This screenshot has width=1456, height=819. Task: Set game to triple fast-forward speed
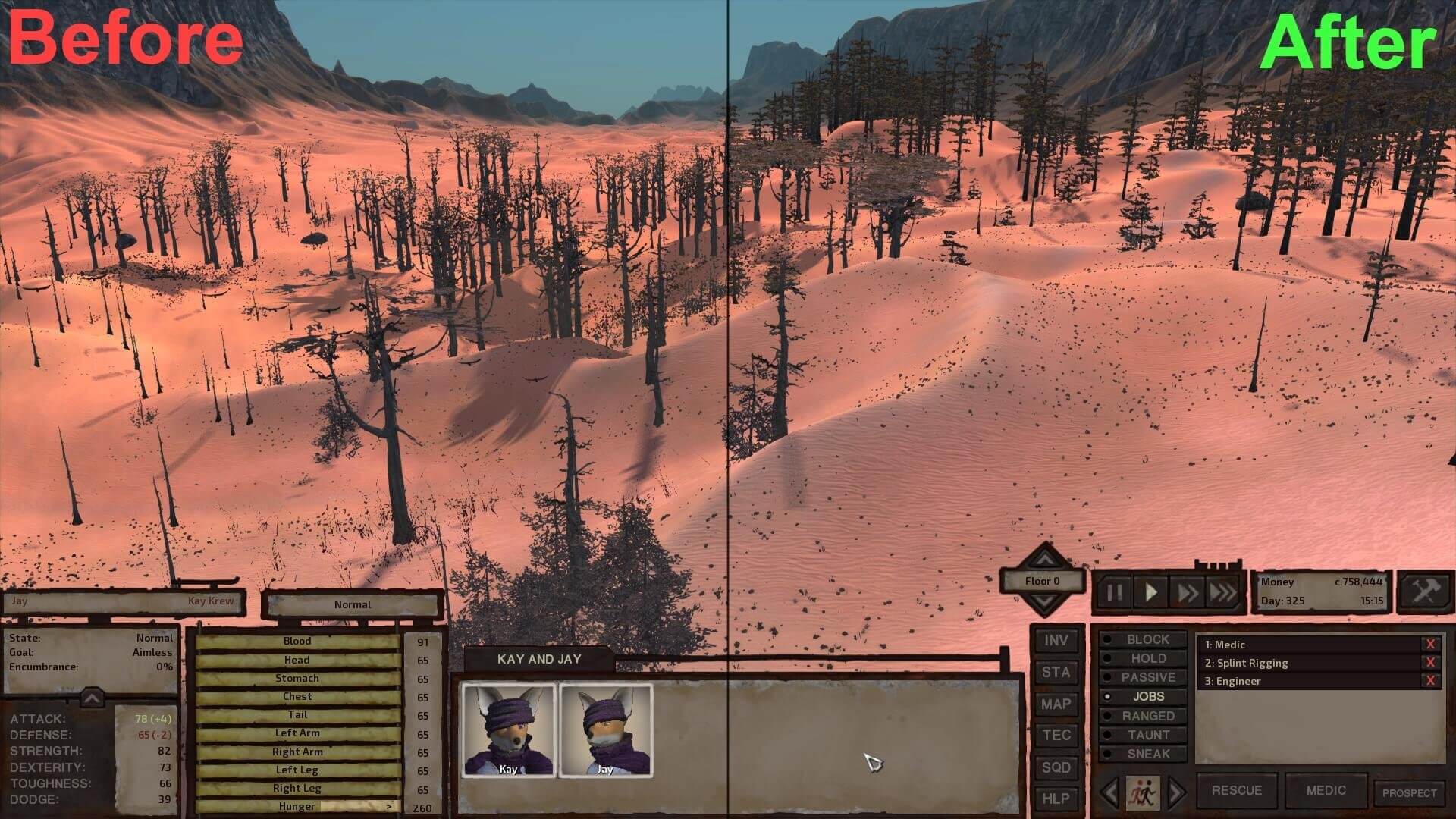[x=1222, y=592]
